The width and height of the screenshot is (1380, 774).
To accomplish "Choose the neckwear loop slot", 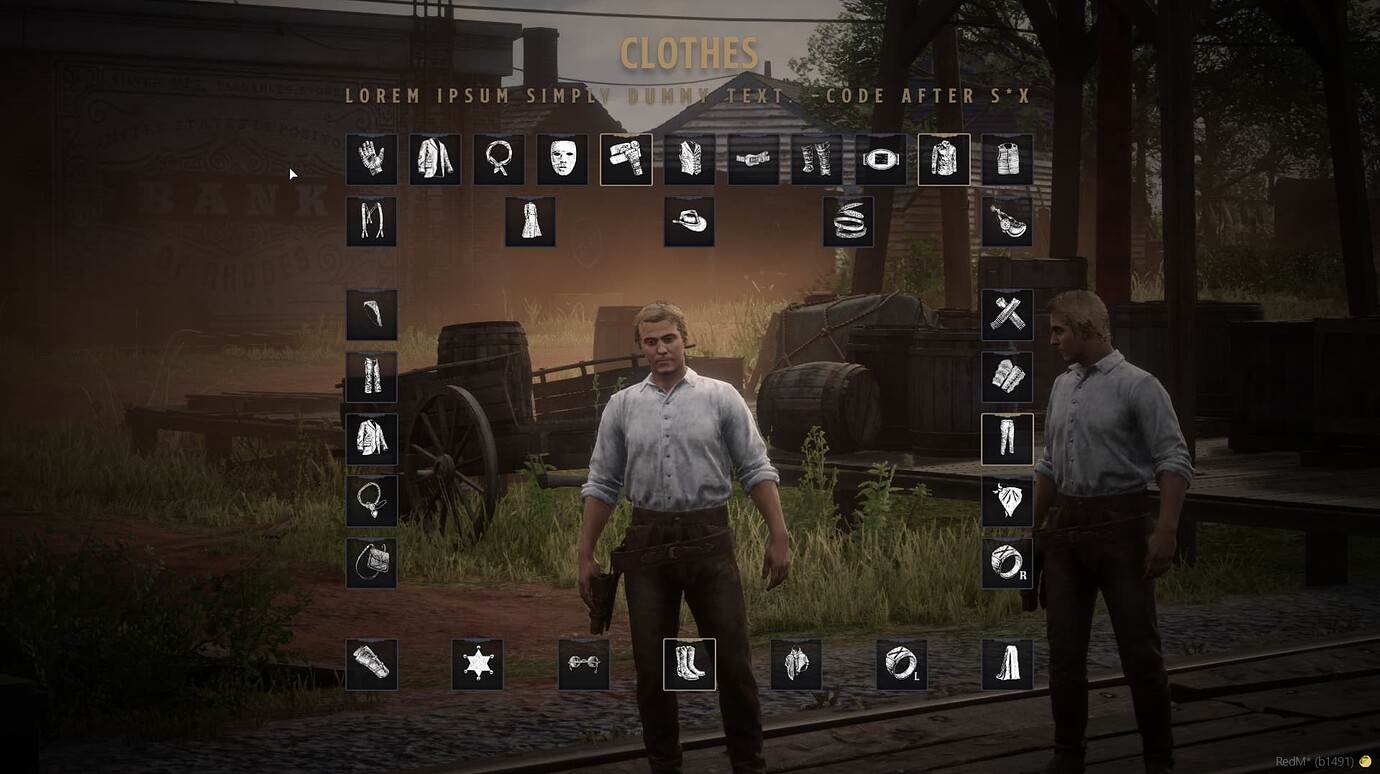I will (x=499, y=159).
